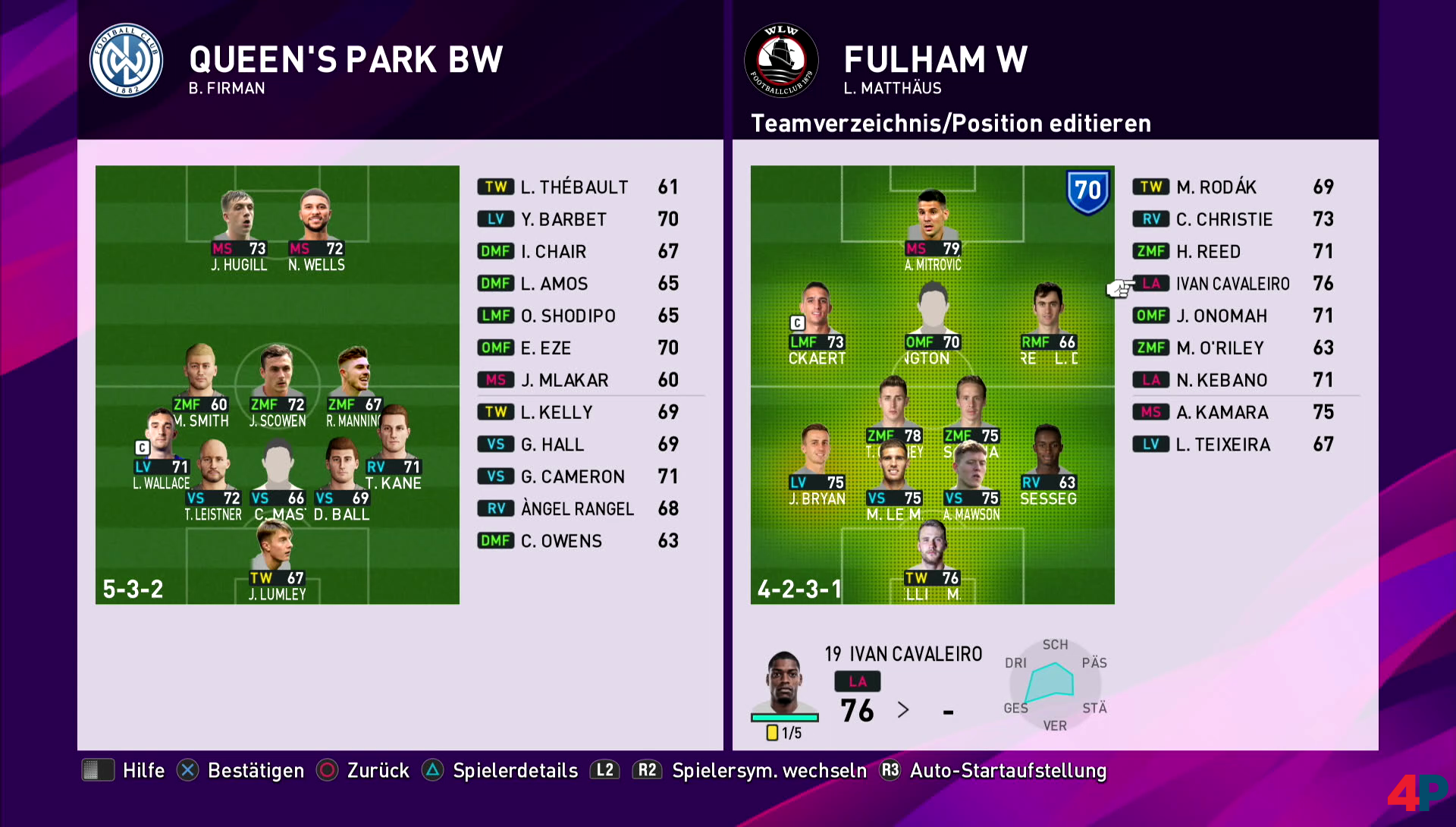Select J. Onomah in the bench list
The height and width of the screenshot is (827, 1456).
pyautogui.click(x=1221, y=316)
